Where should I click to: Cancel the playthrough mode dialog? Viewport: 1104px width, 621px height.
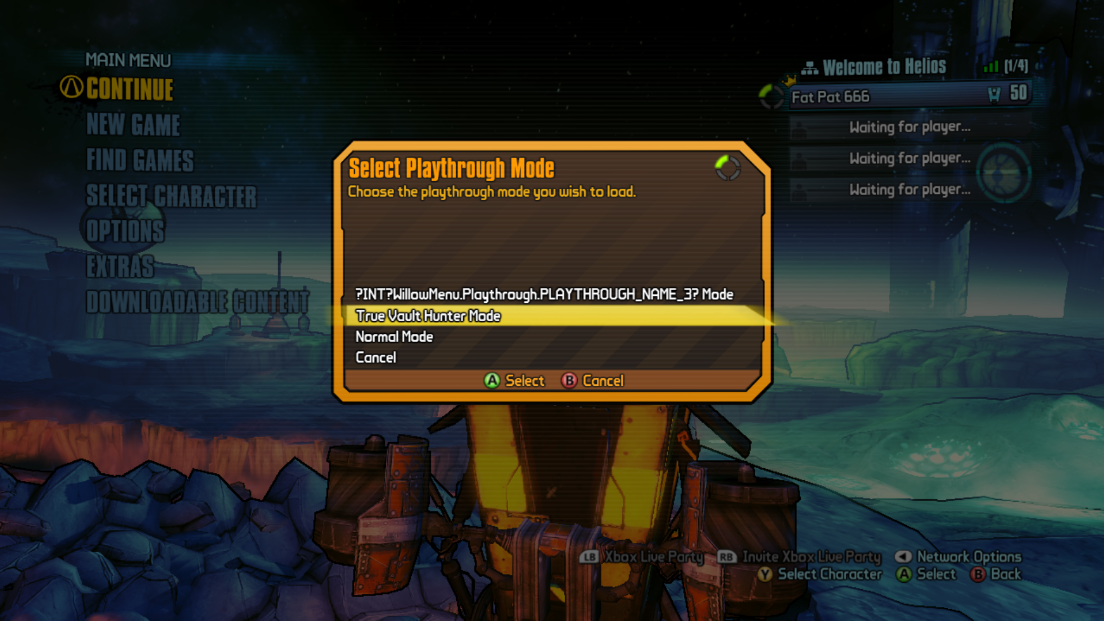pos(376,358)
